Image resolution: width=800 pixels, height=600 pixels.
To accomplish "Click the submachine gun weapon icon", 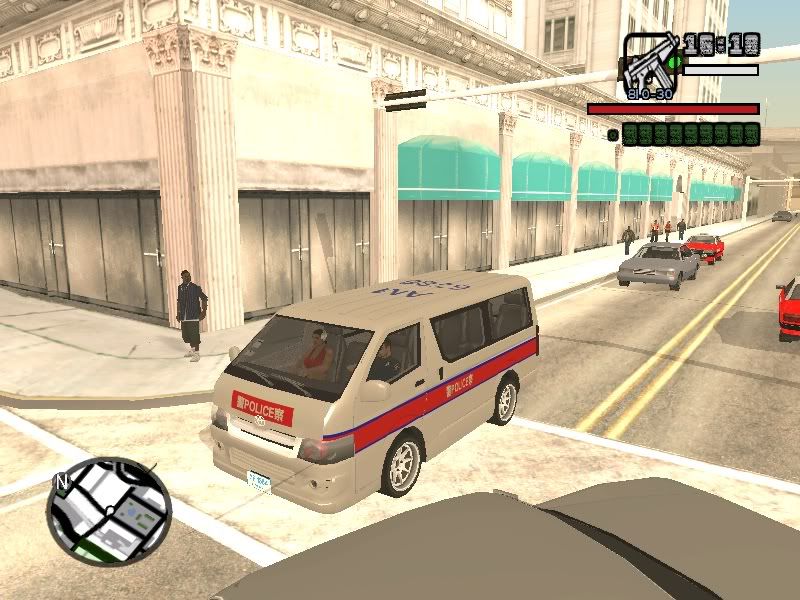I will (x=650, y=62).
